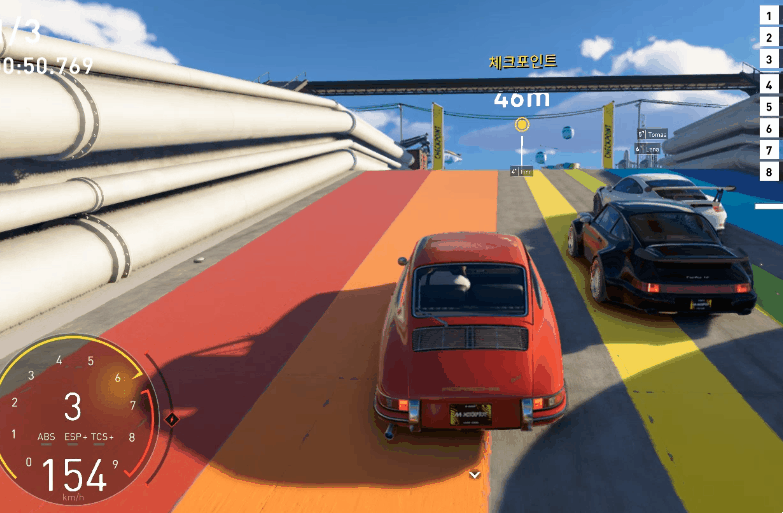Toggle the TCS+ traction control indicator
Viewport: 783px width, 513px height.
(x=103, y=437)
